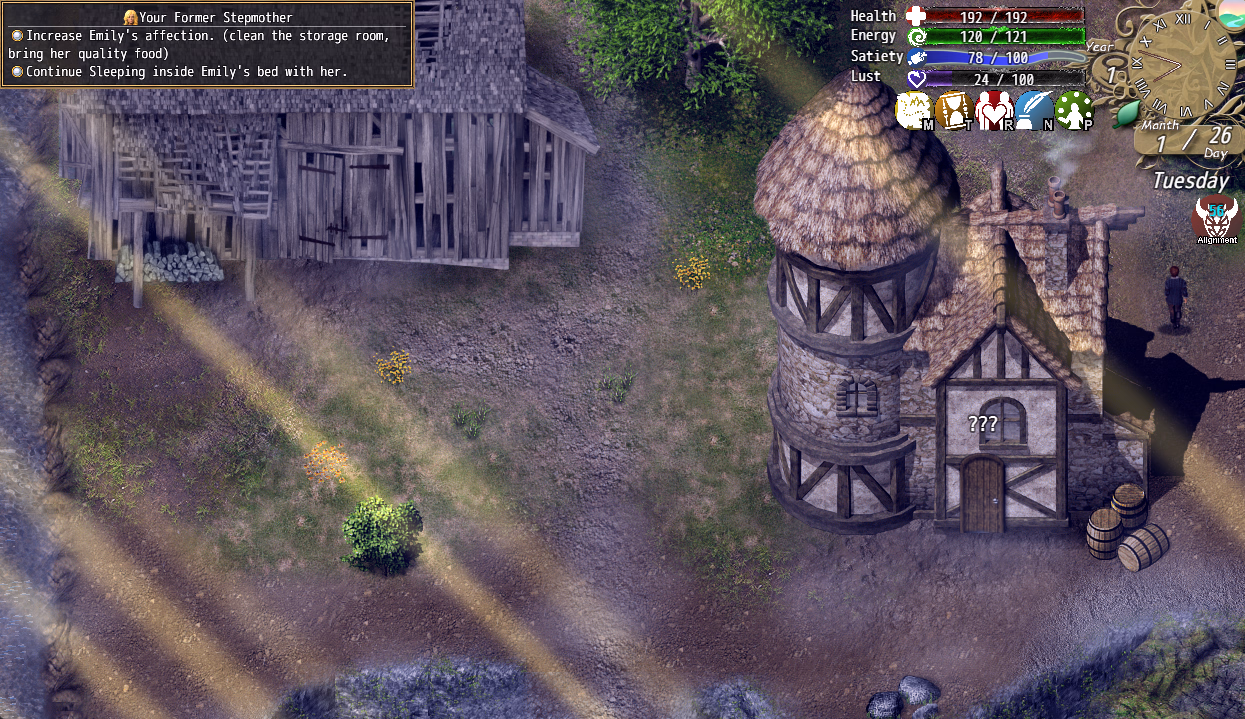Open the map icon marked M

click(914, 111)
